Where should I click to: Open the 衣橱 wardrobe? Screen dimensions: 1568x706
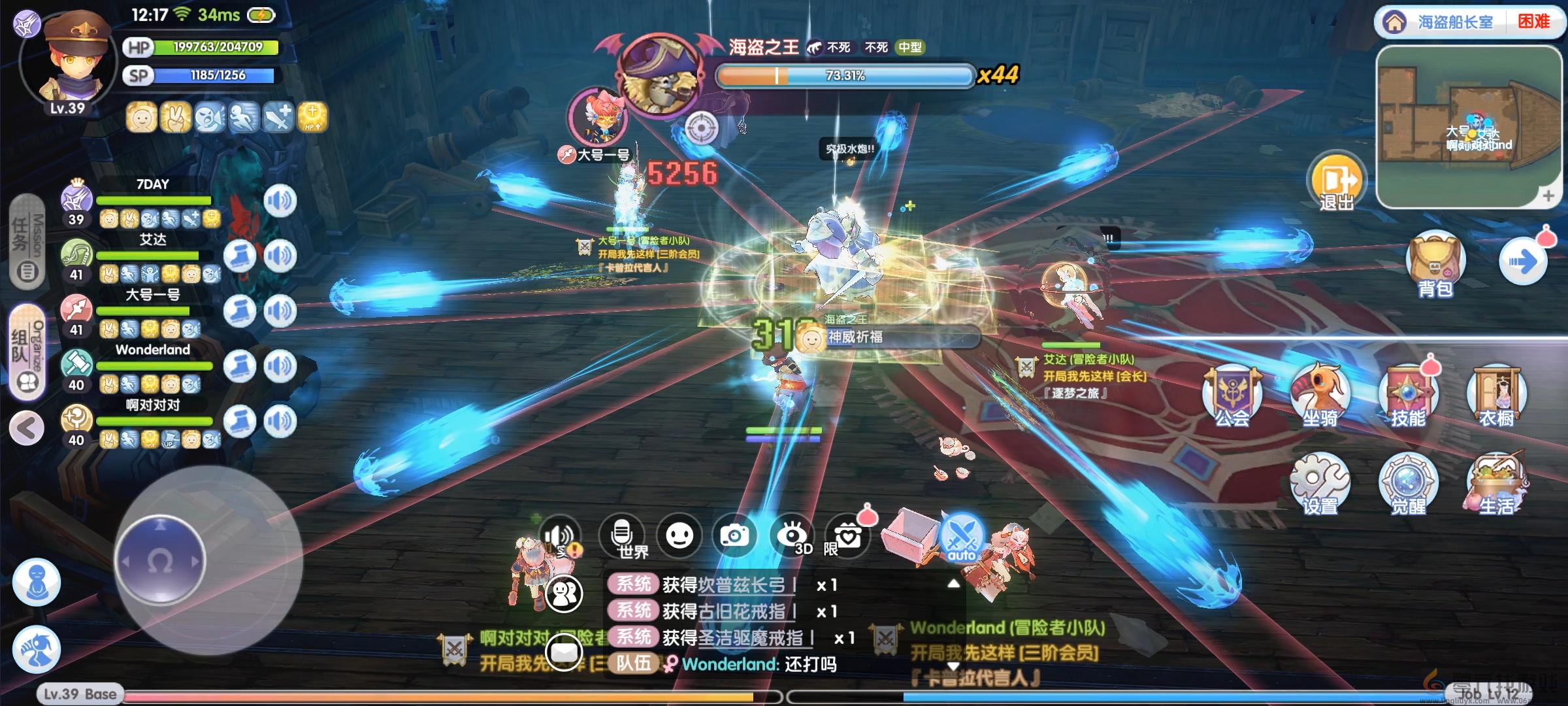1496,395
